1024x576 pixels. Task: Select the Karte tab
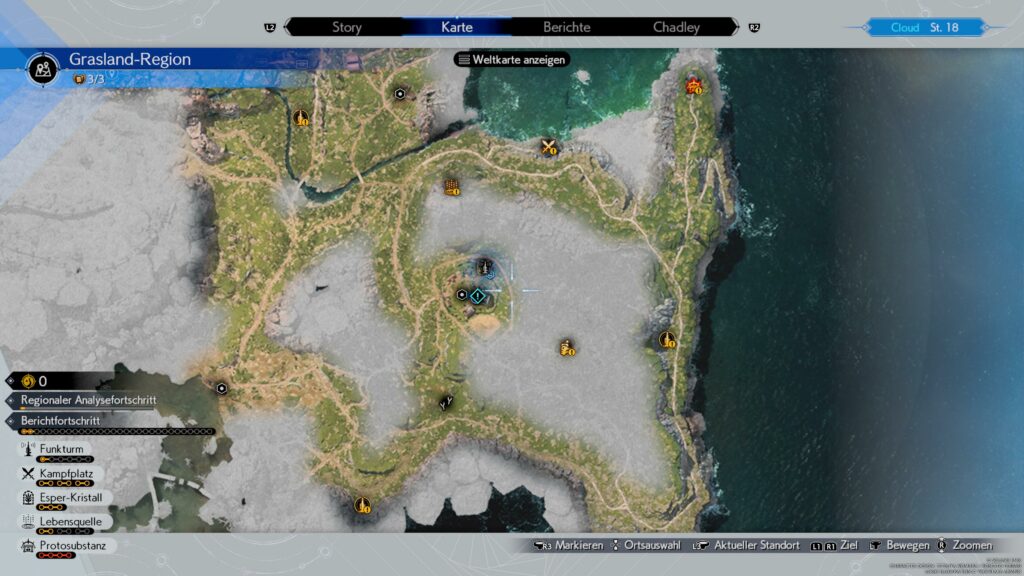(x=457, y=27)
